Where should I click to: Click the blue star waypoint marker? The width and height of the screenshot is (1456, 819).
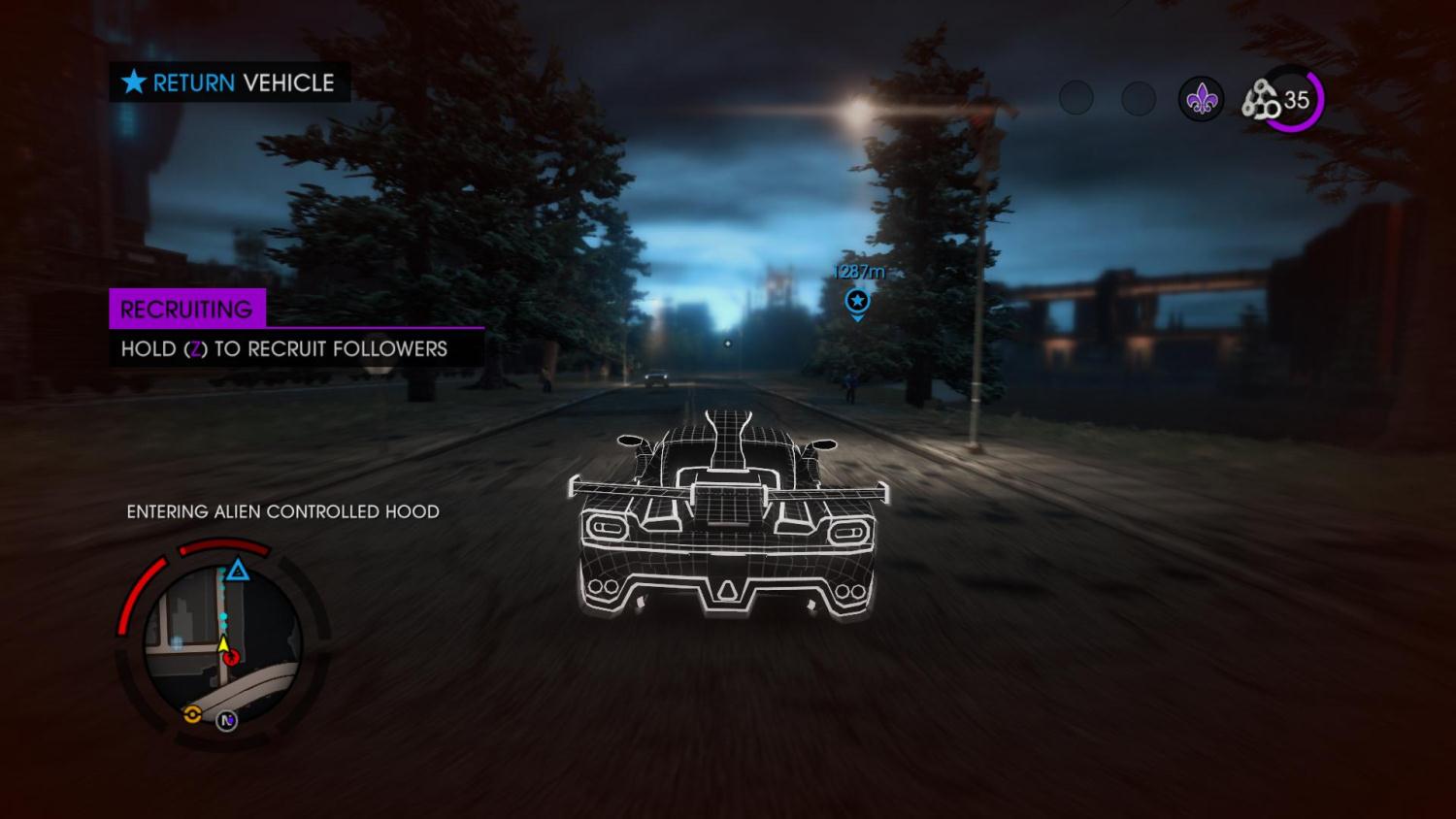(856, 301)
